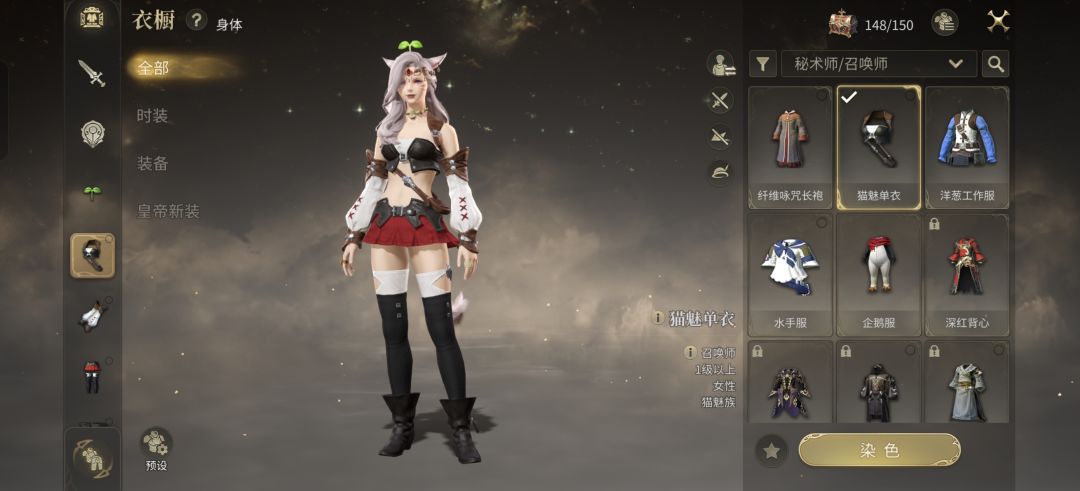Open the 秘术师/召唤师 job dropdown
The image size is (1080, 491).
[879, 64]
